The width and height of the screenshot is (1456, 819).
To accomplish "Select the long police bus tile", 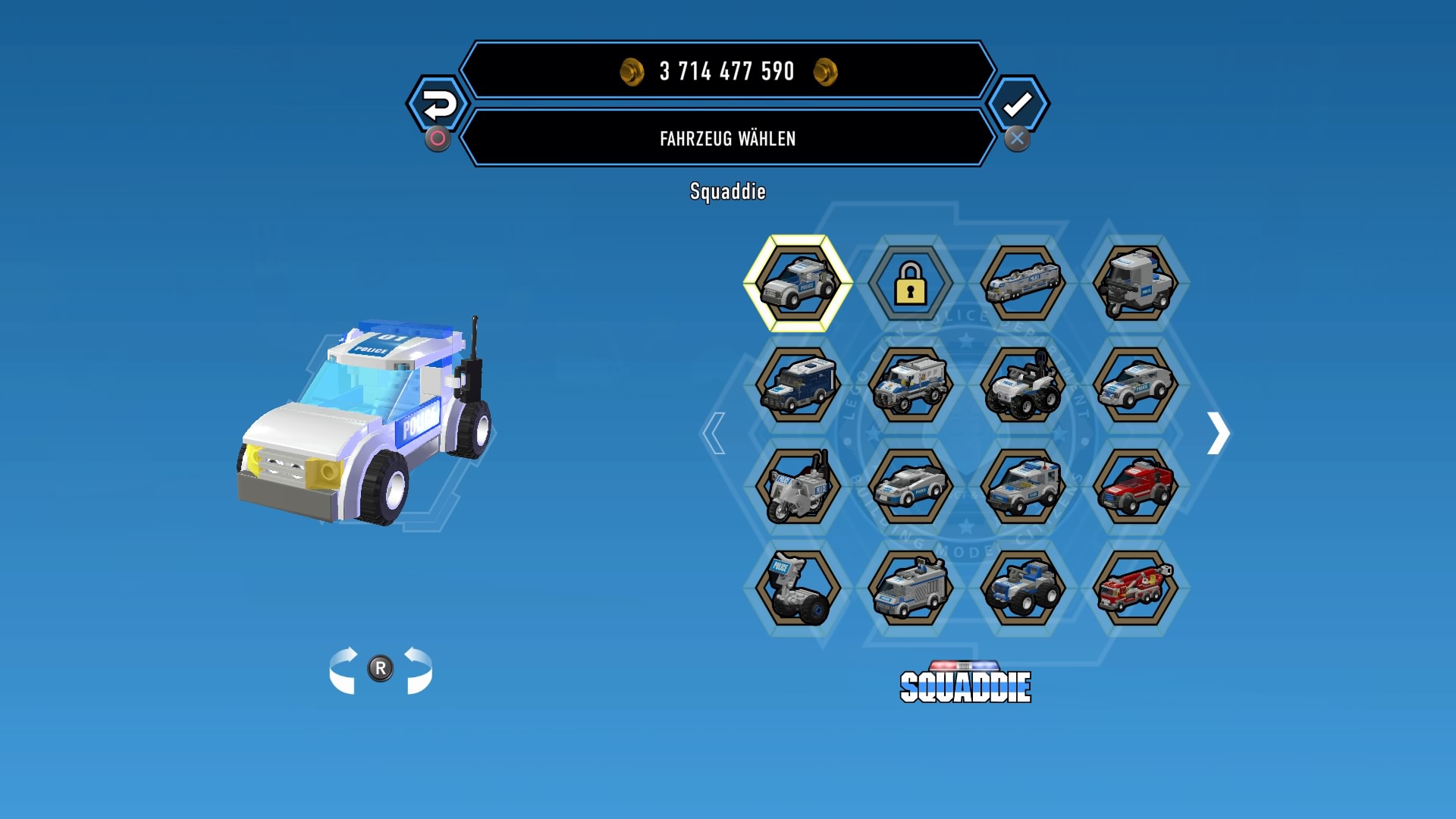I will pyautogui.click(x=1022, y=283).
